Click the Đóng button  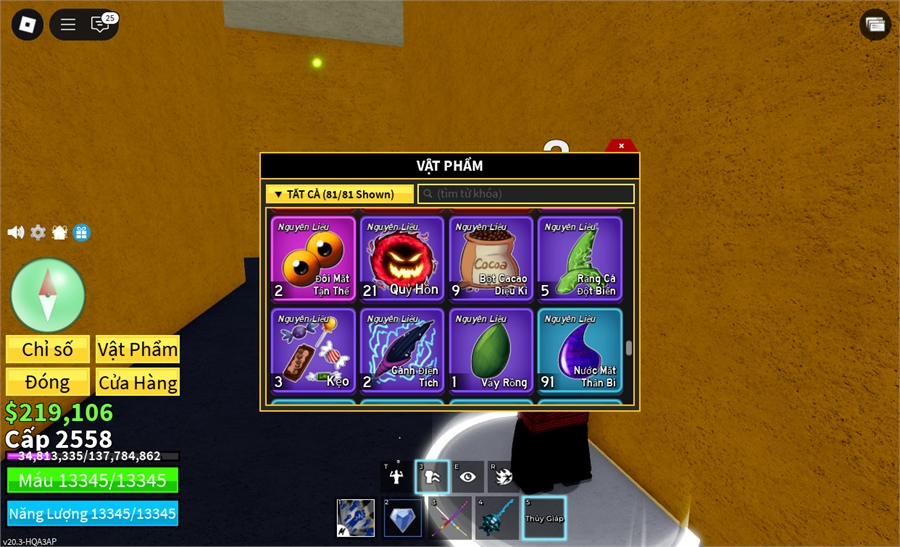pos(48,382)
